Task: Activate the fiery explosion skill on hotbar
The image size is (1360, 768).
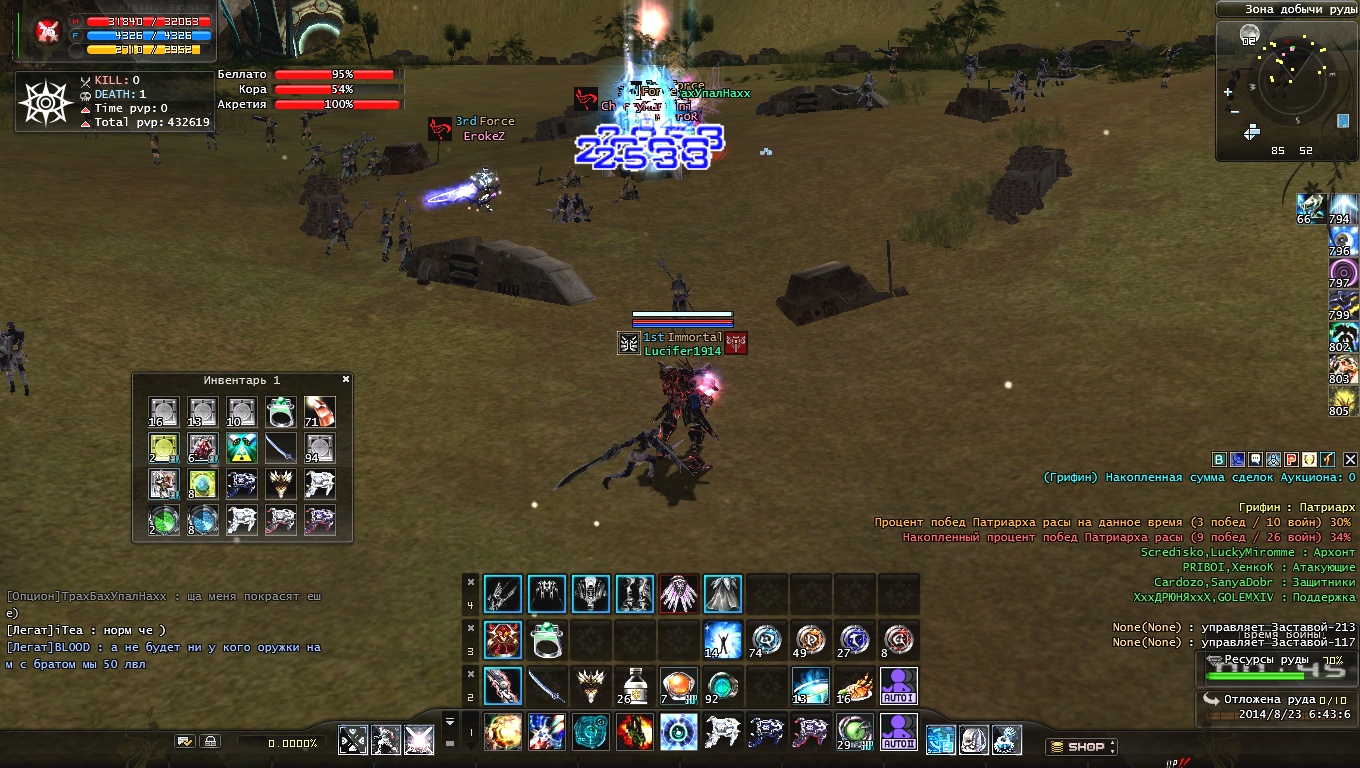Action: click(502, 732)
